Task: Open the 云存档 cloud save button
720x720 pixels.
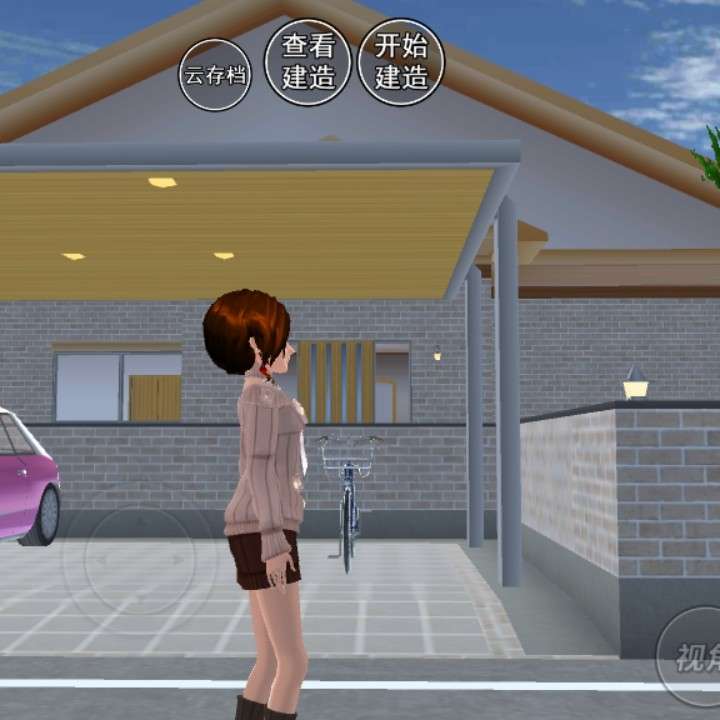Action: (x=215, y=75)
